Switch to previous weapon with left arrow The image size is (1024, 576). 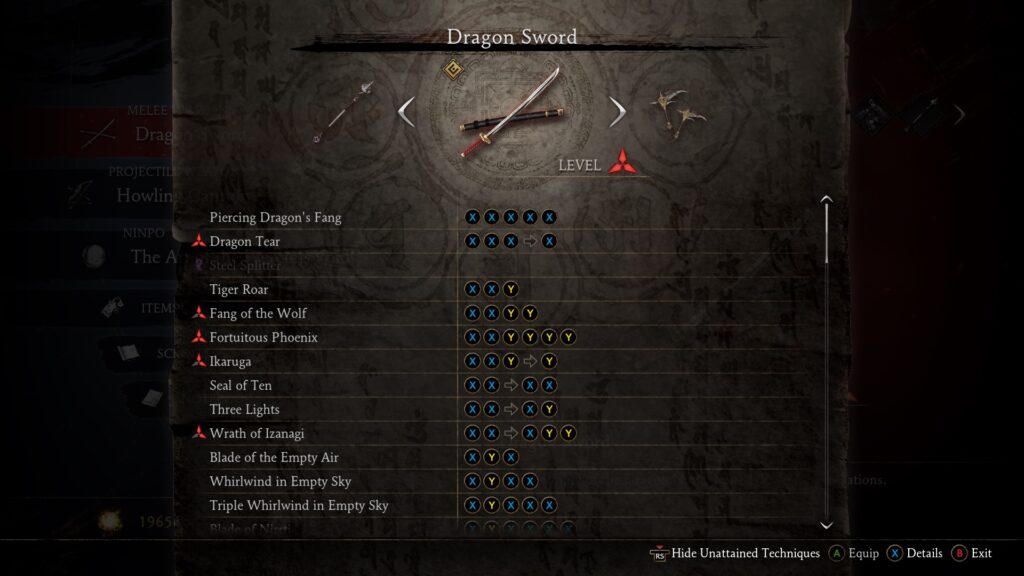(x=406, y=111)
